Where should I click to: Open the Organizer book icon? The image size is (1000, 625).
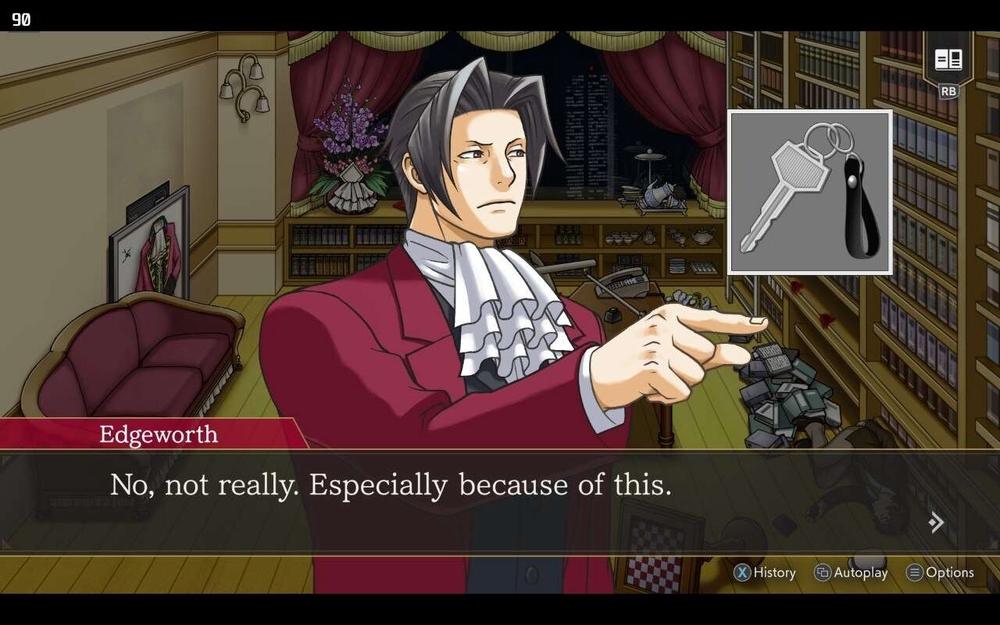coord(948,60)
